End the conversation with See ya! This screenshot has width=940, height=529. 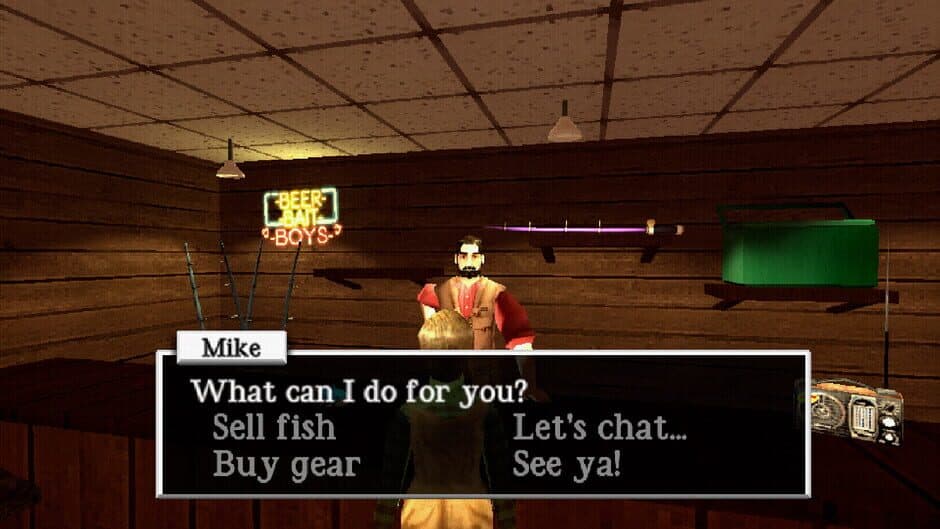click(566, 465)
